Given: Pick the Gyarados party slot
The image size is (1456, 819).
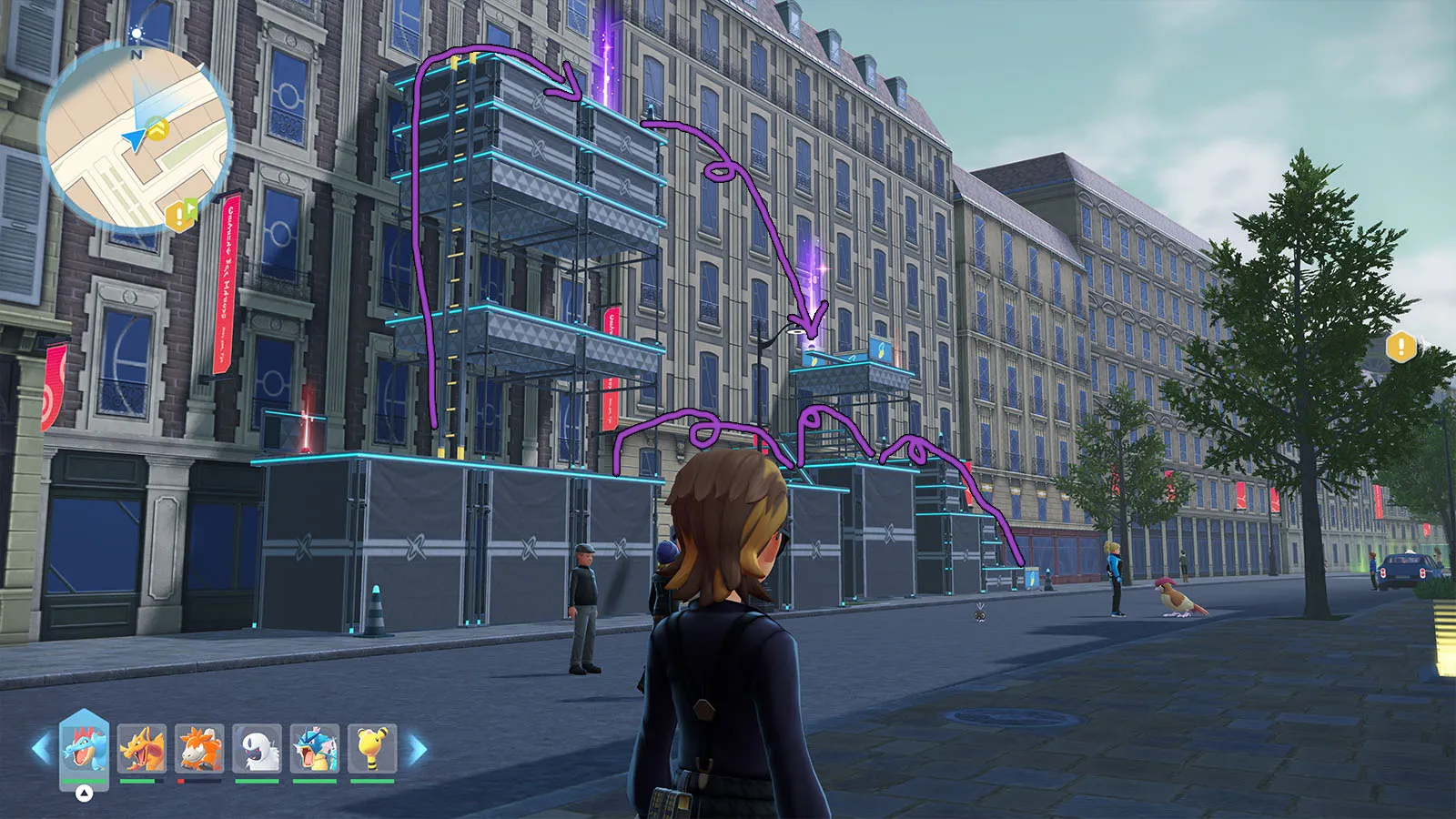Looking at the screenshot, I should click(315, 748).
